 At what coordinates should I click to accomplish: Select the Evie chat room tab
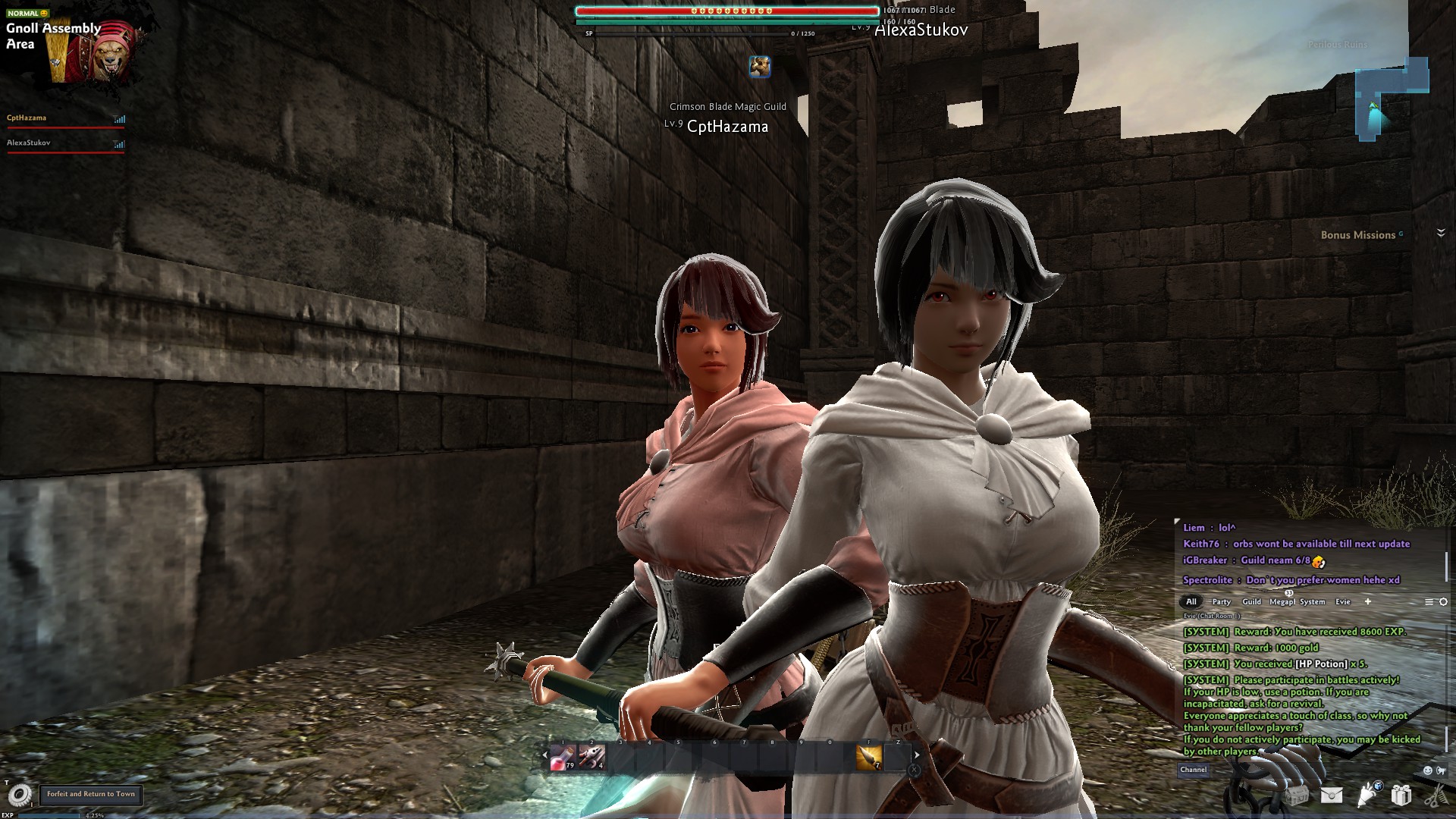(1343, 601)
